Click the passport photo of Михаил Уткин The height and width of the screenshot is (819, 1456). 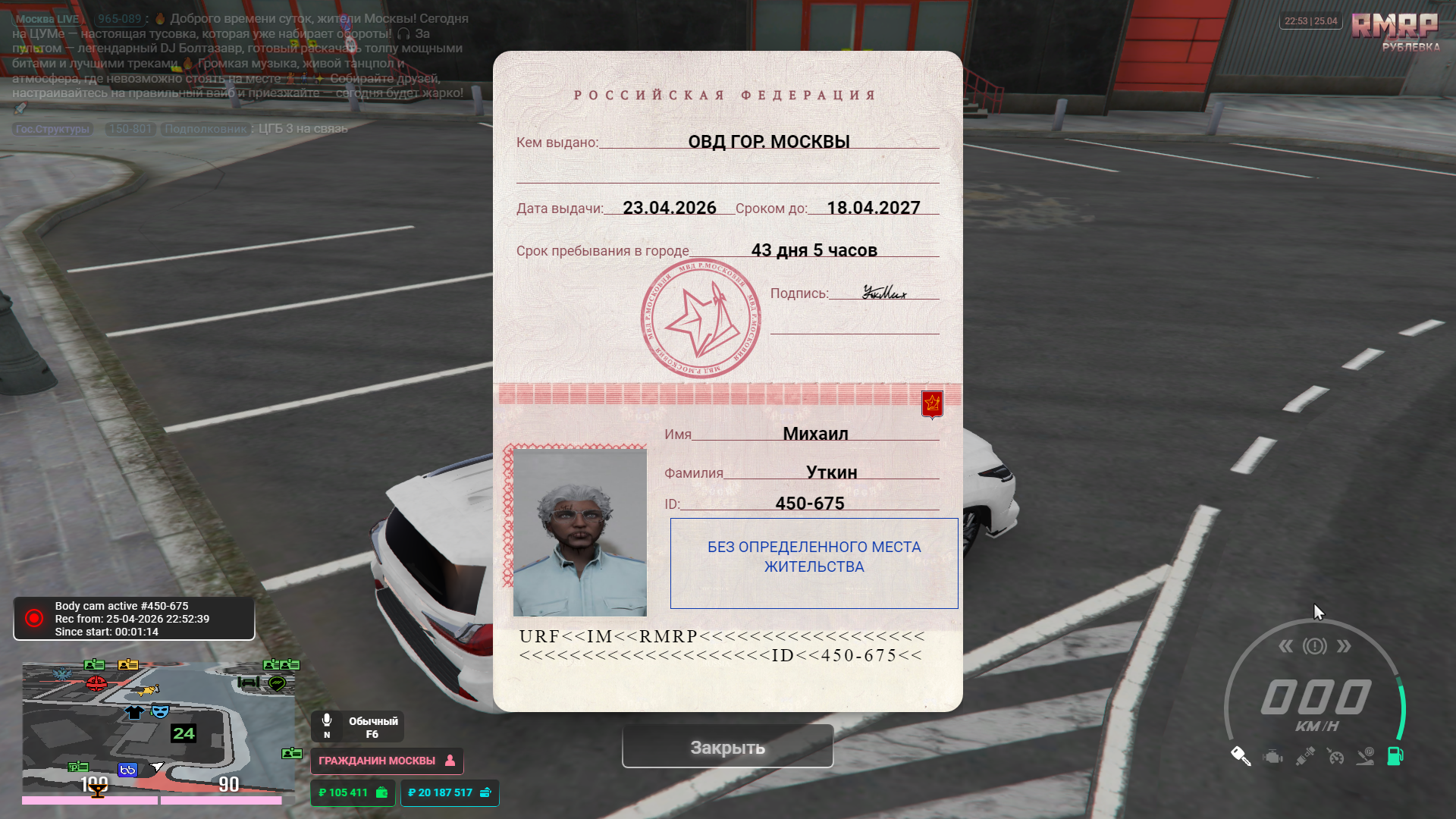579,532
